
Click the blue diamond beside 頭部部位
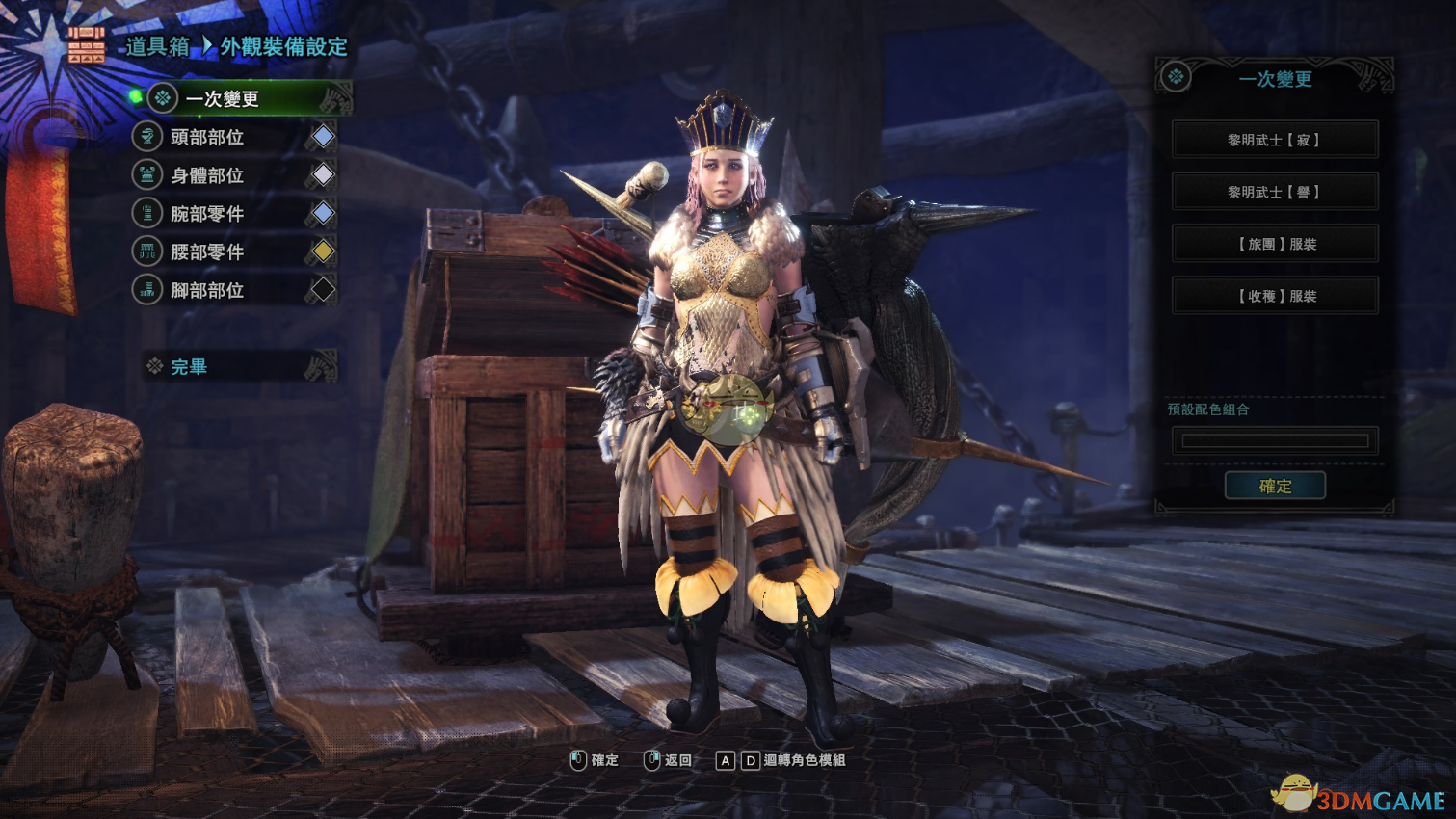[323, 137]
